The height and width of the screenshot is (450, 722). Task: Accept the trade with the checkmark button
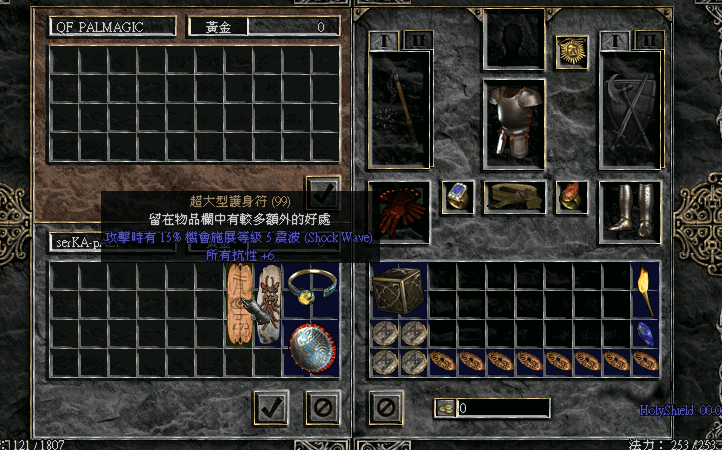point(271,407)
